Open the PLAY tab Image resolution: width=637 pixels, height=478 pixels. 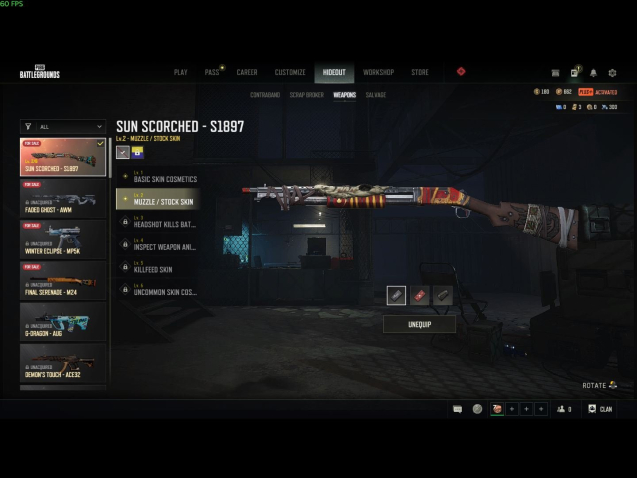(181, 72)
